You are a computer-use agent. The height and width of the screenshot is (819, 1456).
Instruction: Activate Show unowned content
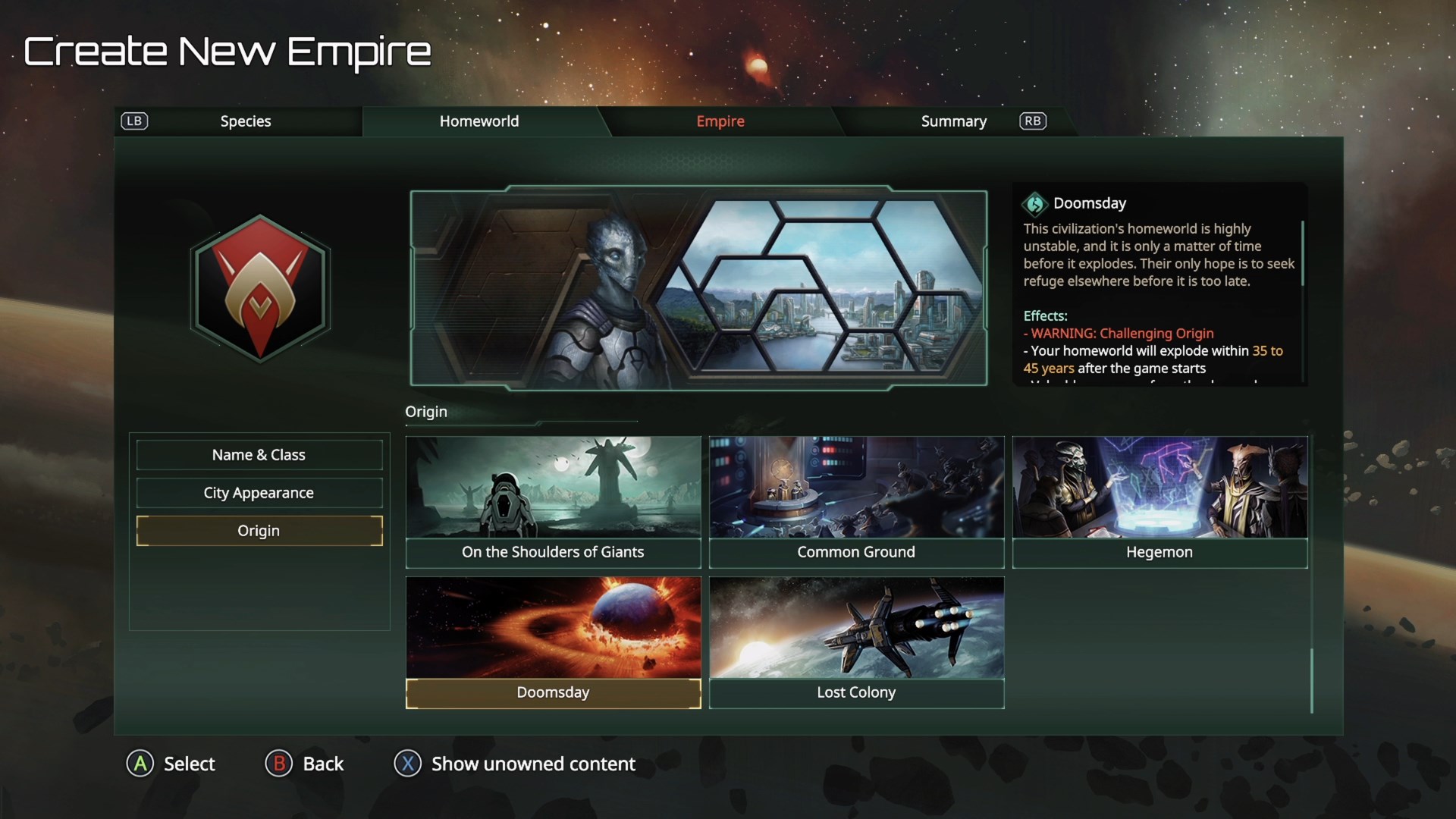click(514, 764)
